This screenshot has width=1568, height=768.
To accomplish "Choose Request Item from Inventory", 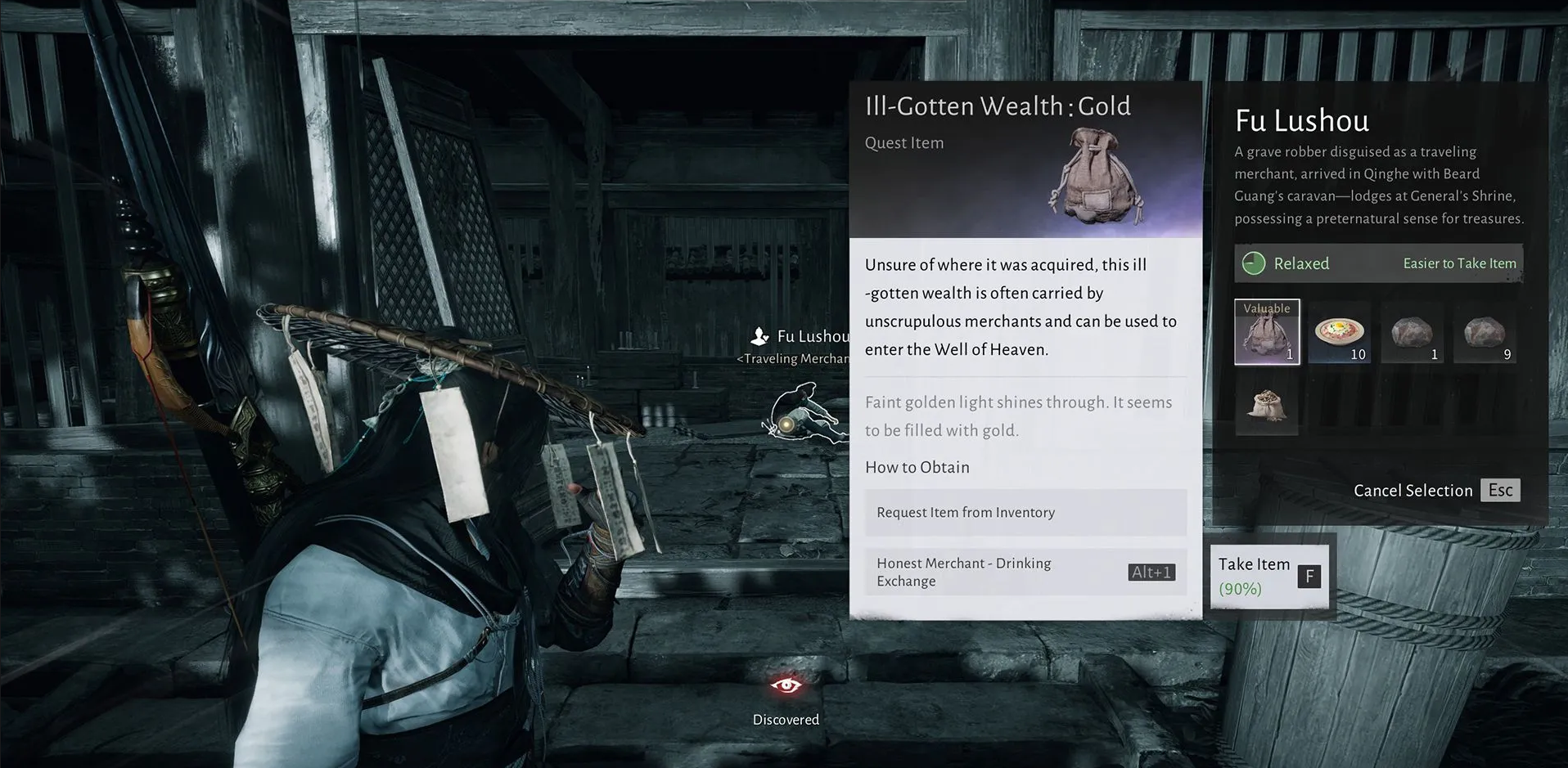I will tap(1025, 513).
